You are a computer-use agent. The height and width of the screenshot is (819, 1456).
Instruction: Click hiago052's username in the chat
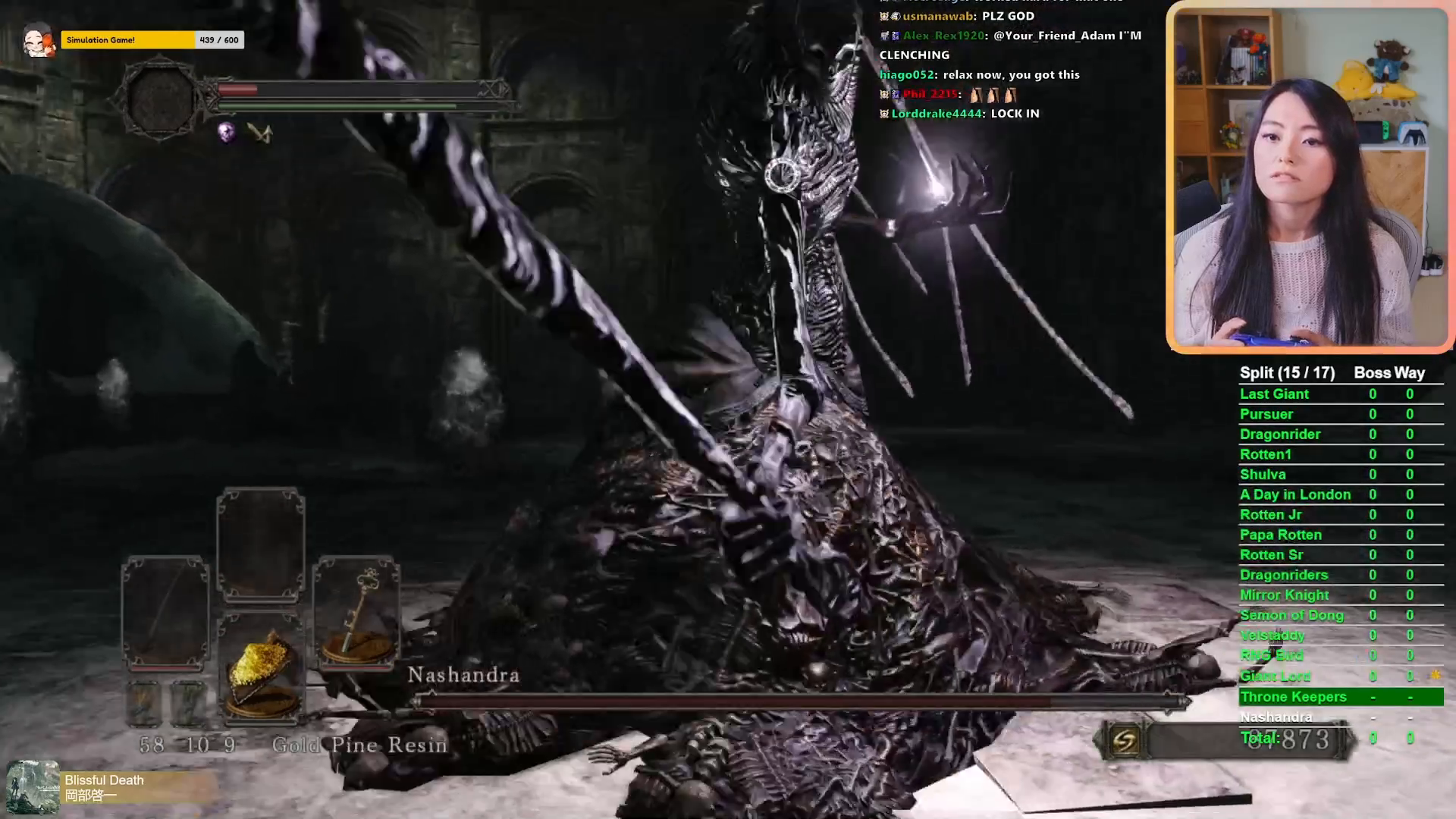click(x=905, y=74)
